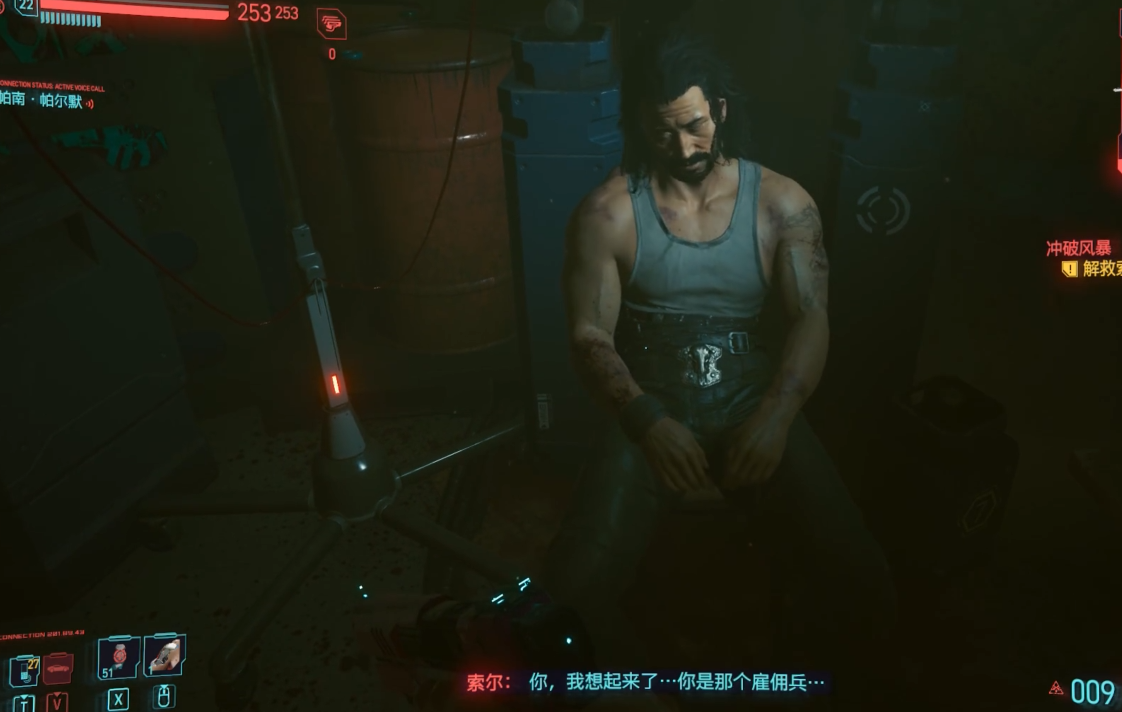Select the arm cyberware quick slot
Viewport: 1122px width, 712px height.
pos(164,655)
